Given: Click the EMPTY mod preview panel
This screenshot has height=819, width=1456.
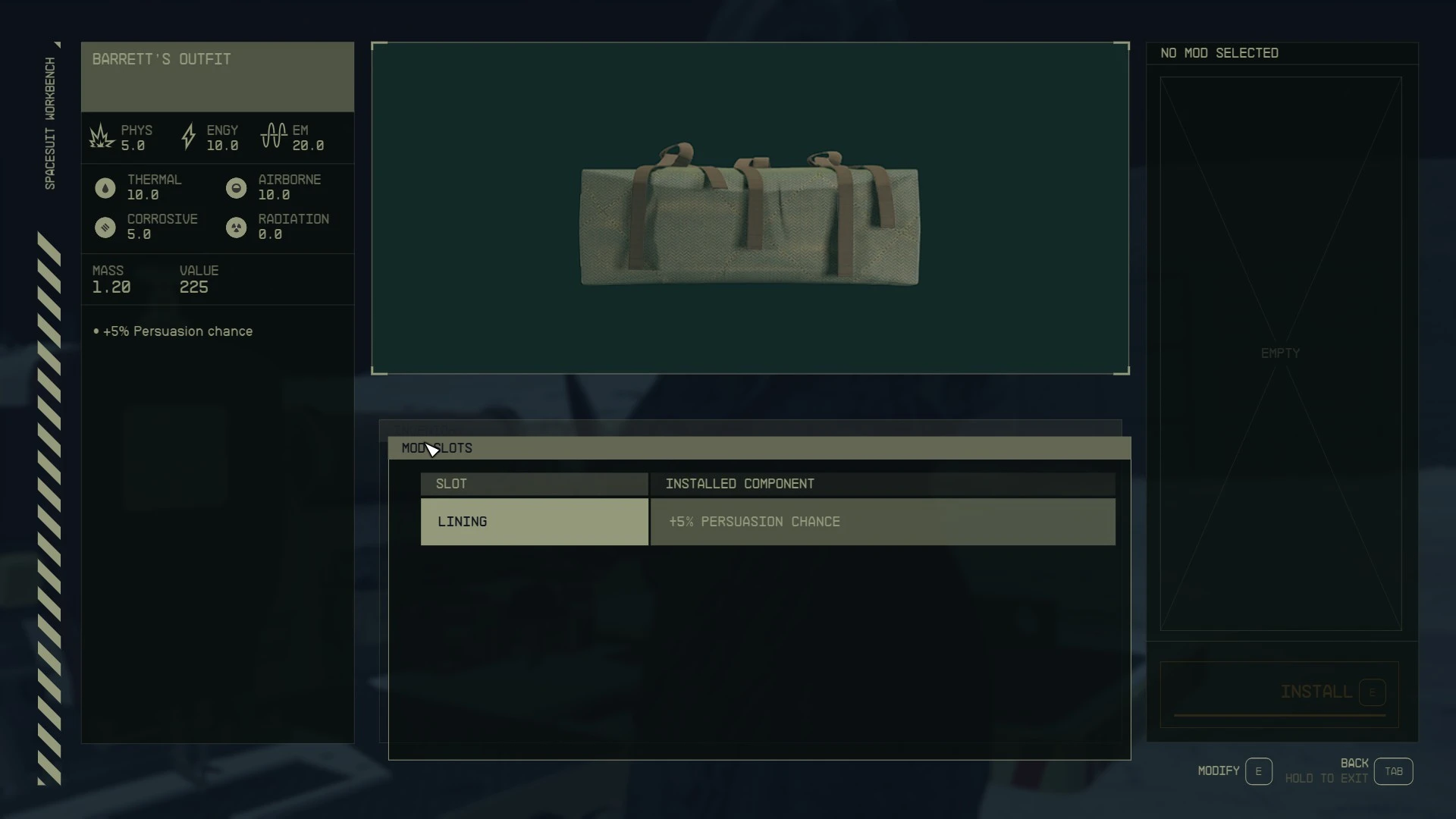Looking at the screenshot, I should pyautogui.click(x=1280, y=353).
